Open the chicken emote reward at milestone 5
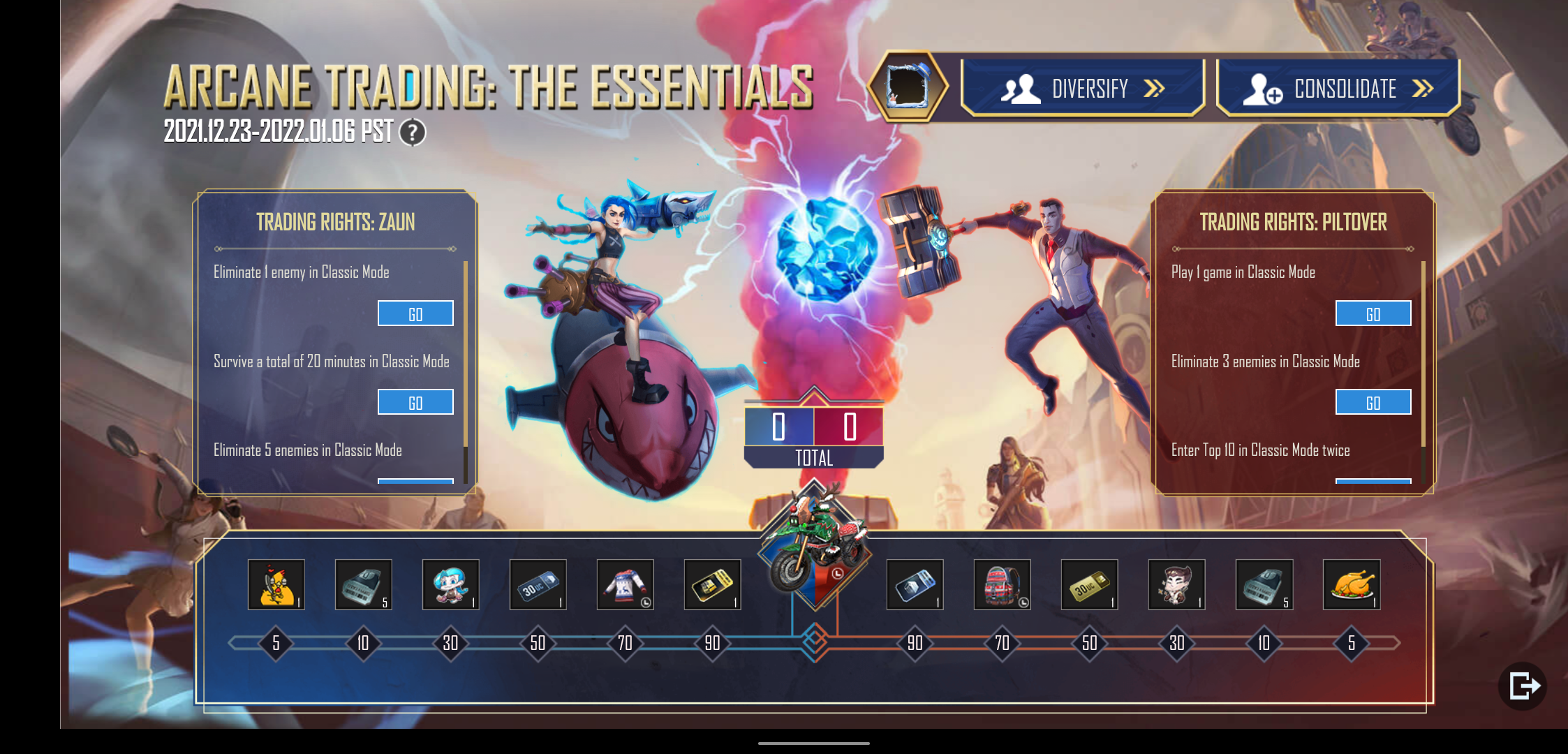Viewport: 1568px width, 754px height. [276, 585]
